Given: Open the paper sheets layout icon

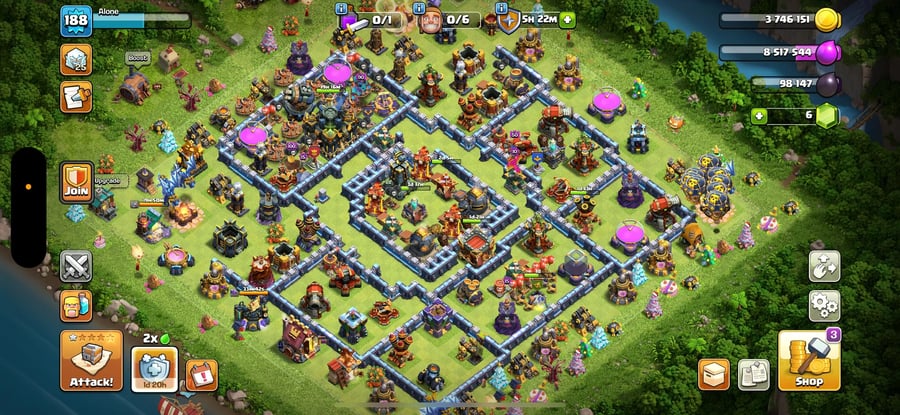Looking at the screenshot, I should tap(753, 374).
